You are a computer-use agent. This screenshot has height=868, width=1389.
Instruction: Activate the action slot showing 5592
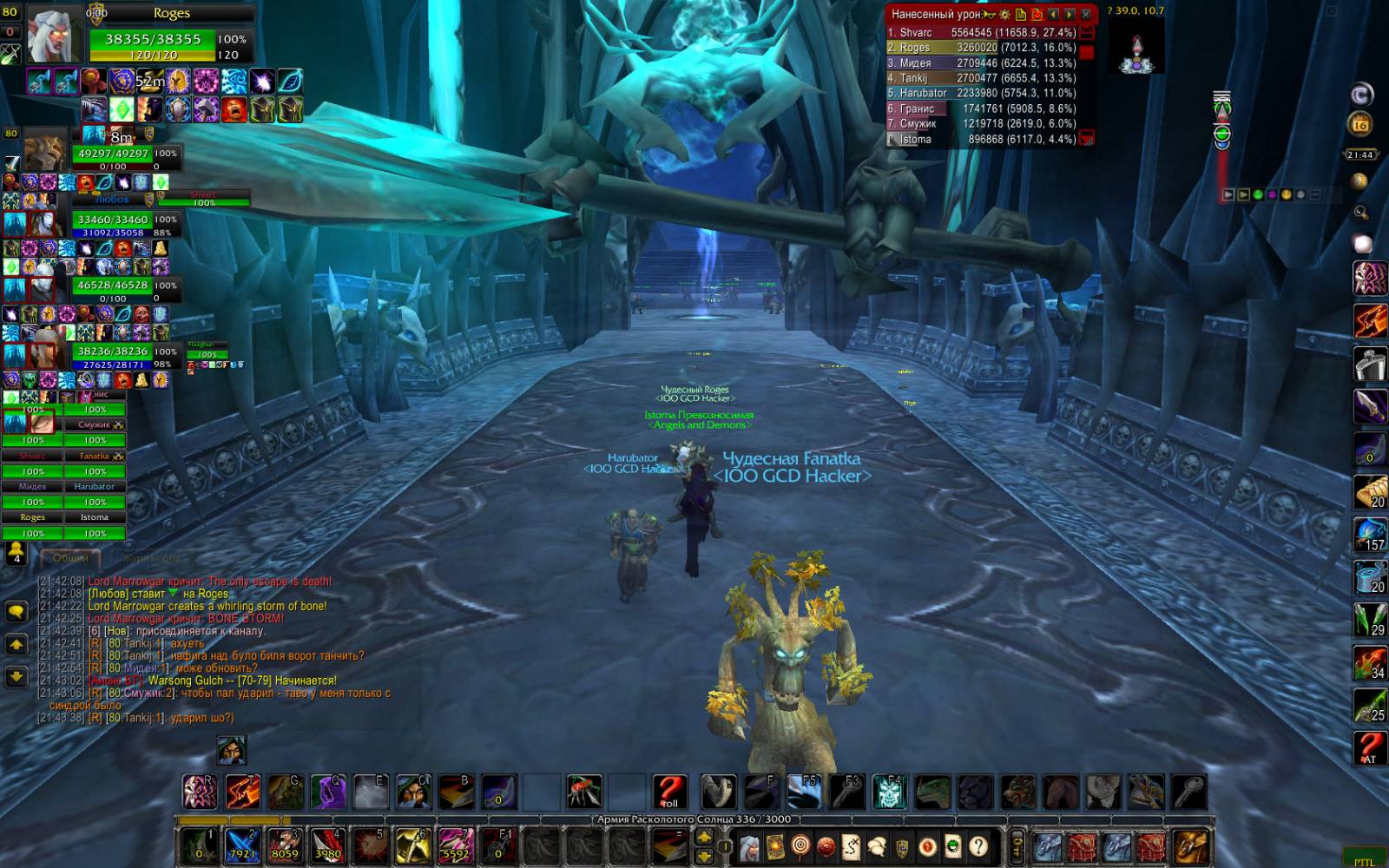(x=455, y=845)
